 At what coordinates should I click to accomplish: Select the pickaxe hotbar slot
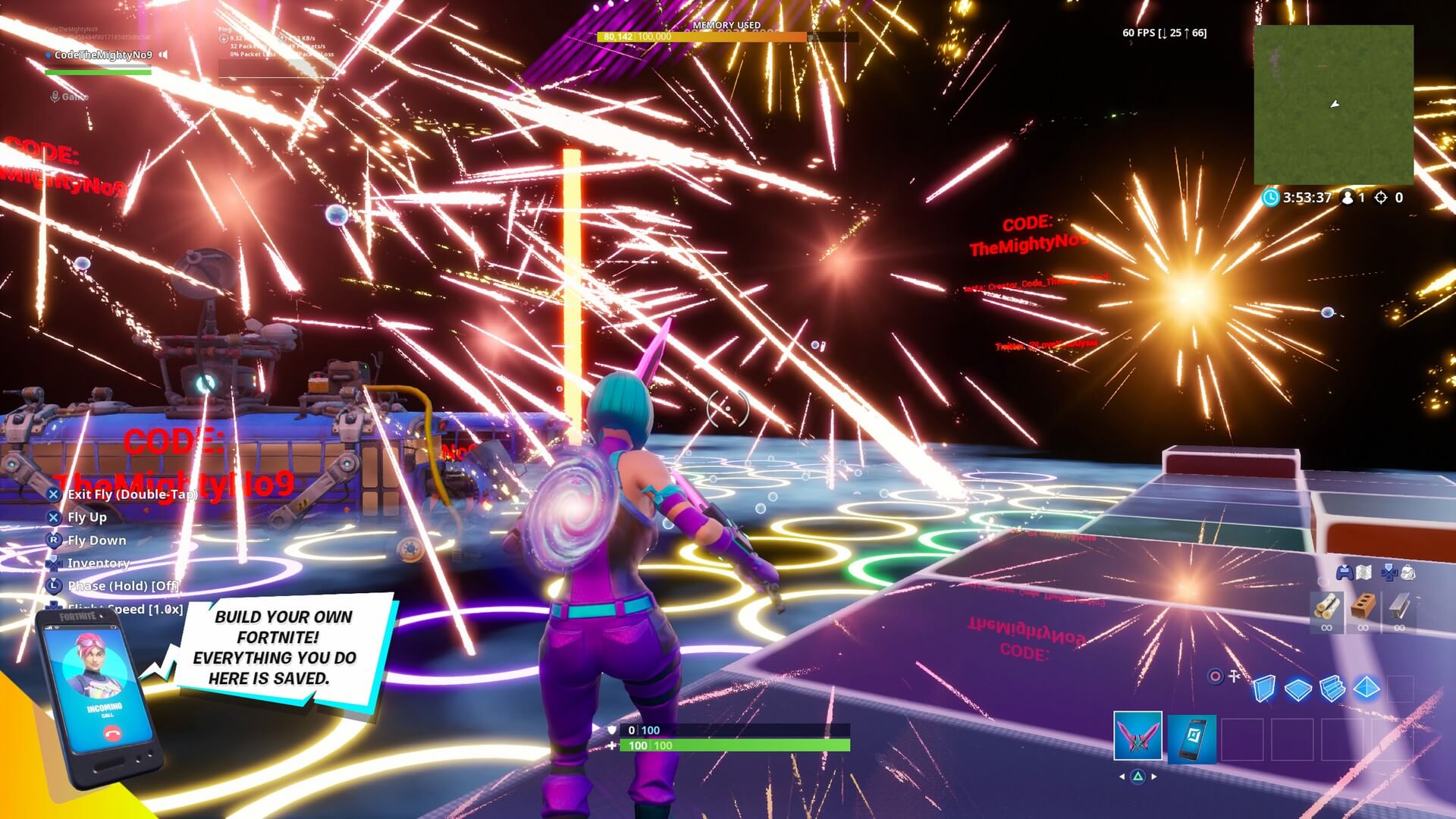[x=1137, y=735]
